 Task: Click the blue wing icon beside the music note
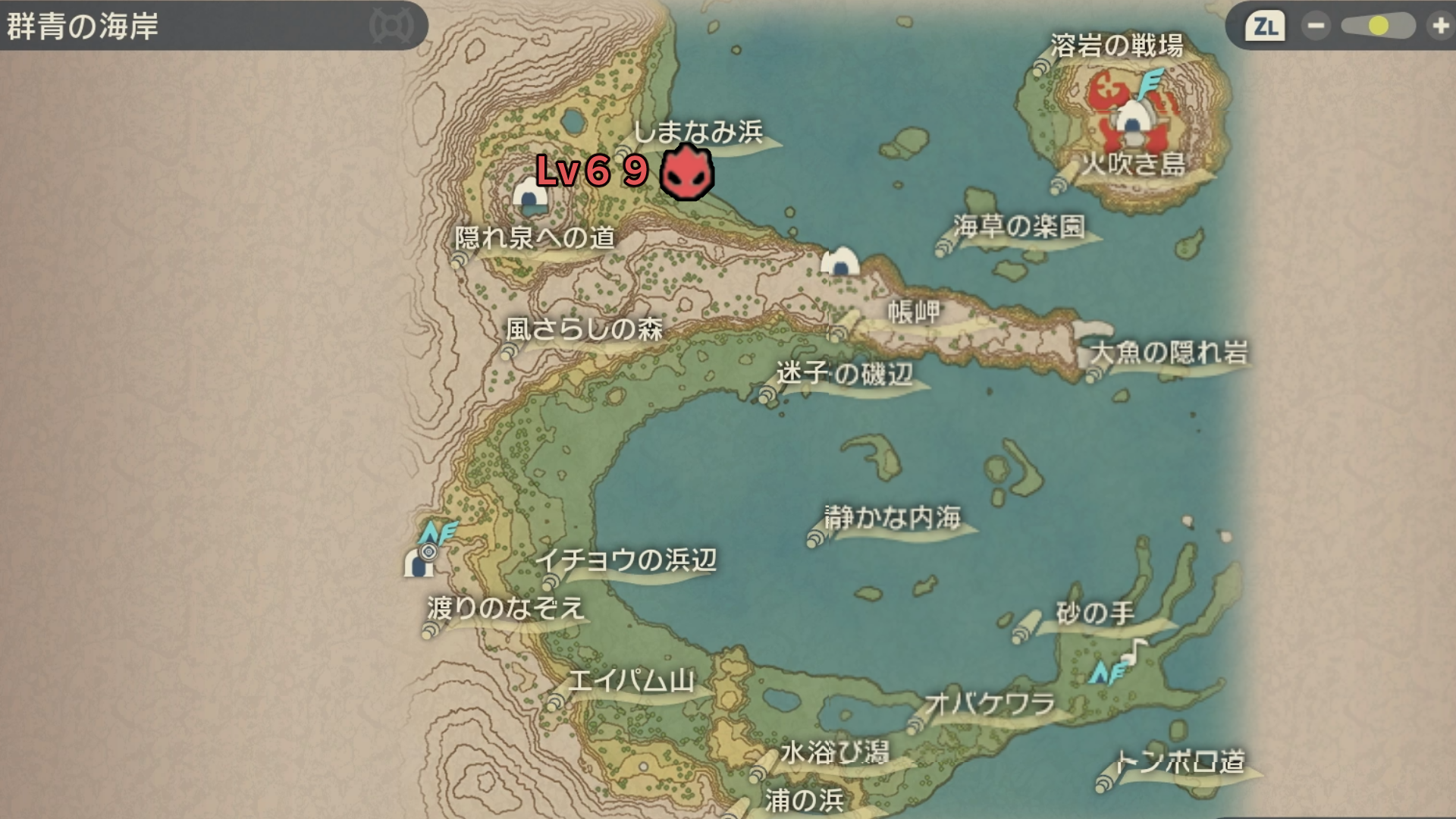click(1108, 672)
